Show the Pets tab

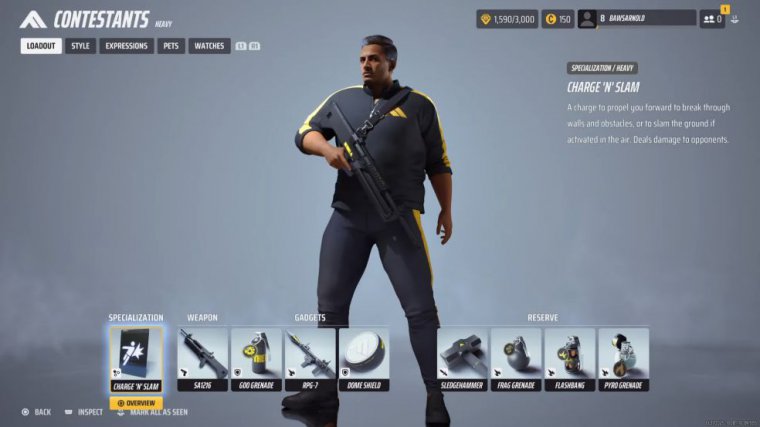[x=171, y=46]
